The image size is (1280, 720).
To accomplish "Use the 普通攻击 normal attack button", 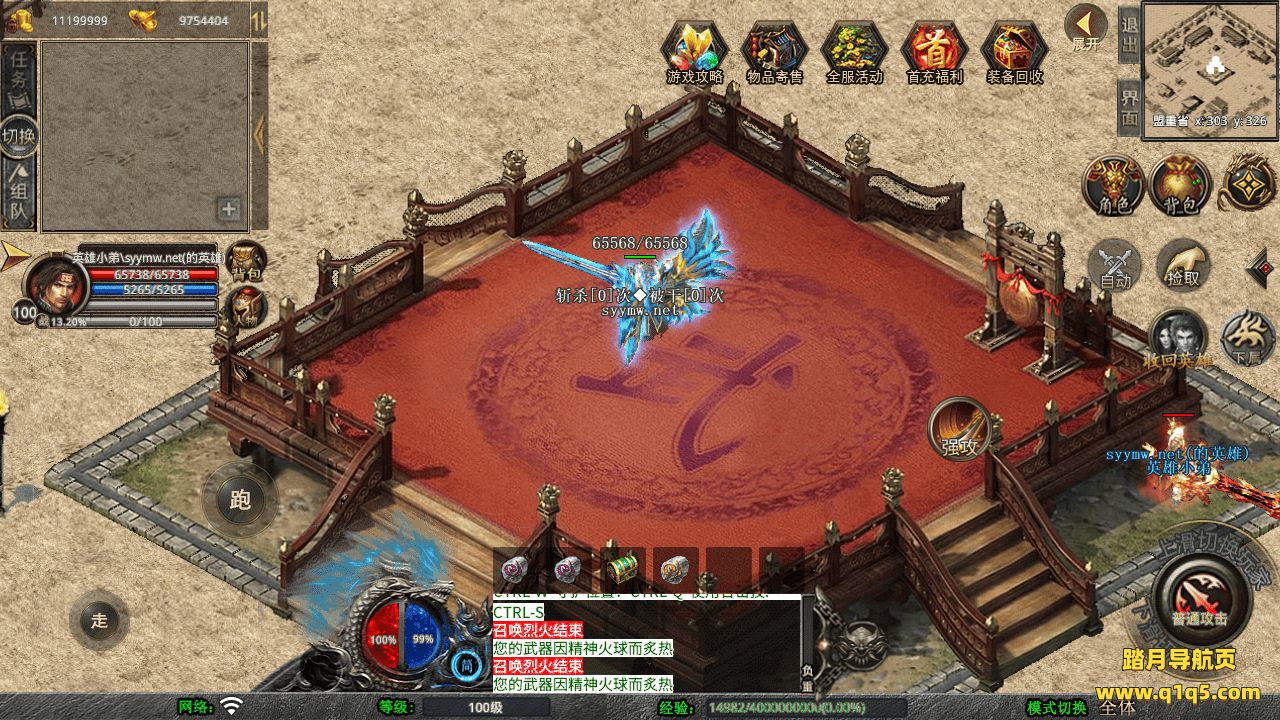I will click(x=1200, y=596).
